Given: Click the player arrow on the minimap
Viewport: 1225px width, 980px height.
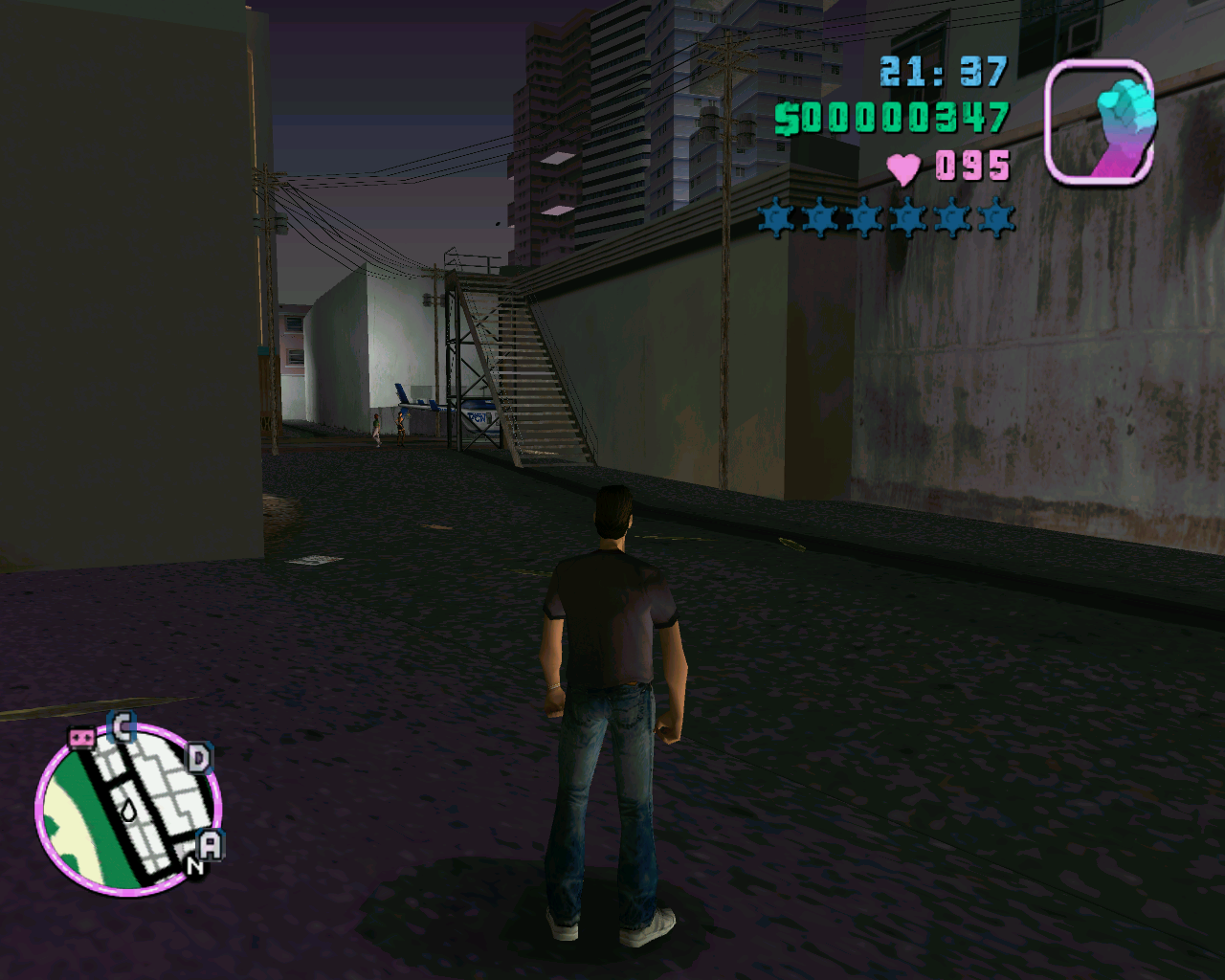Looking at the screenshot, I should coord(128,810).
